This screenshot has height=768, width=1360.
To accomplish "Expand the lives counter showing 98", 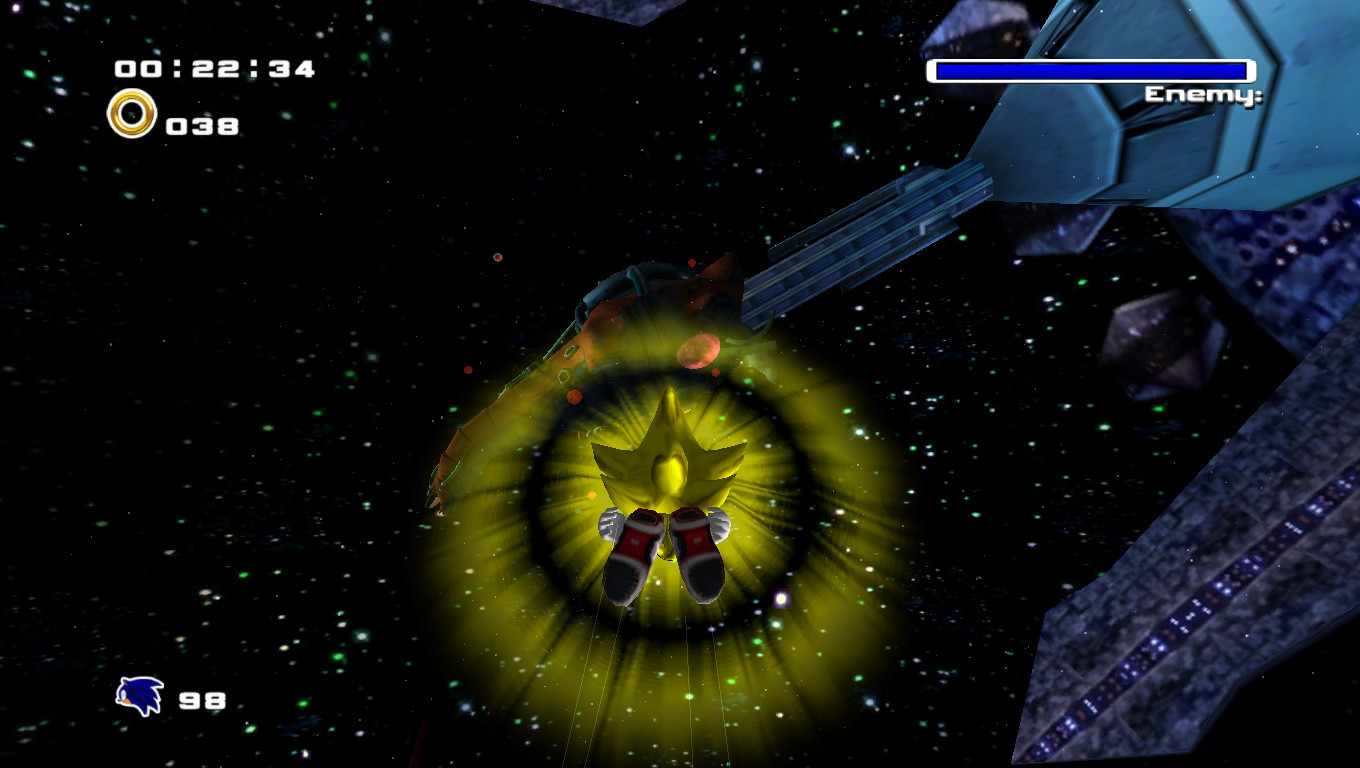I will tap(205, 700).
